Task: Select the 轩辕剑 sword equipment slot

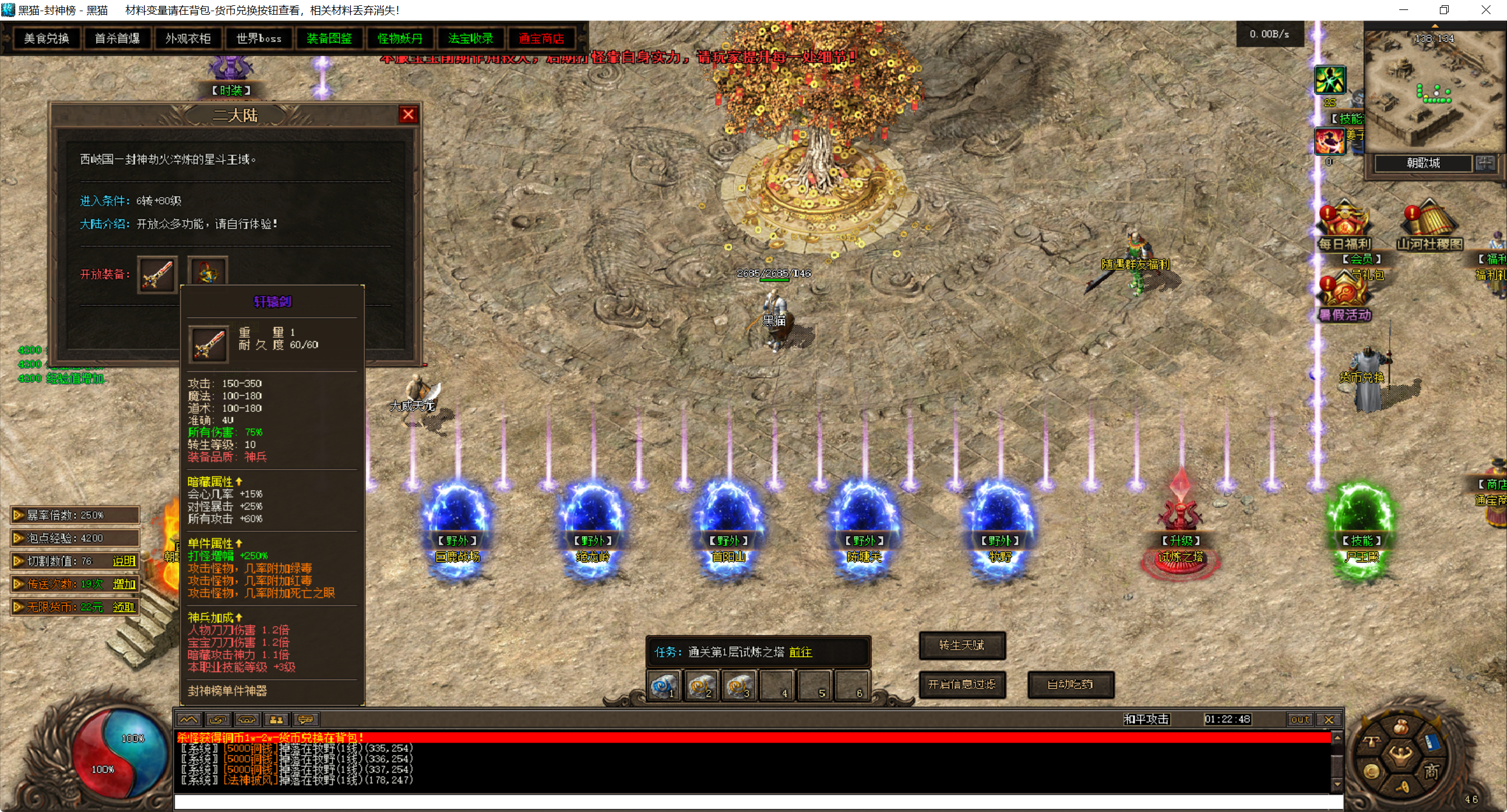Action: coord(157,274)
